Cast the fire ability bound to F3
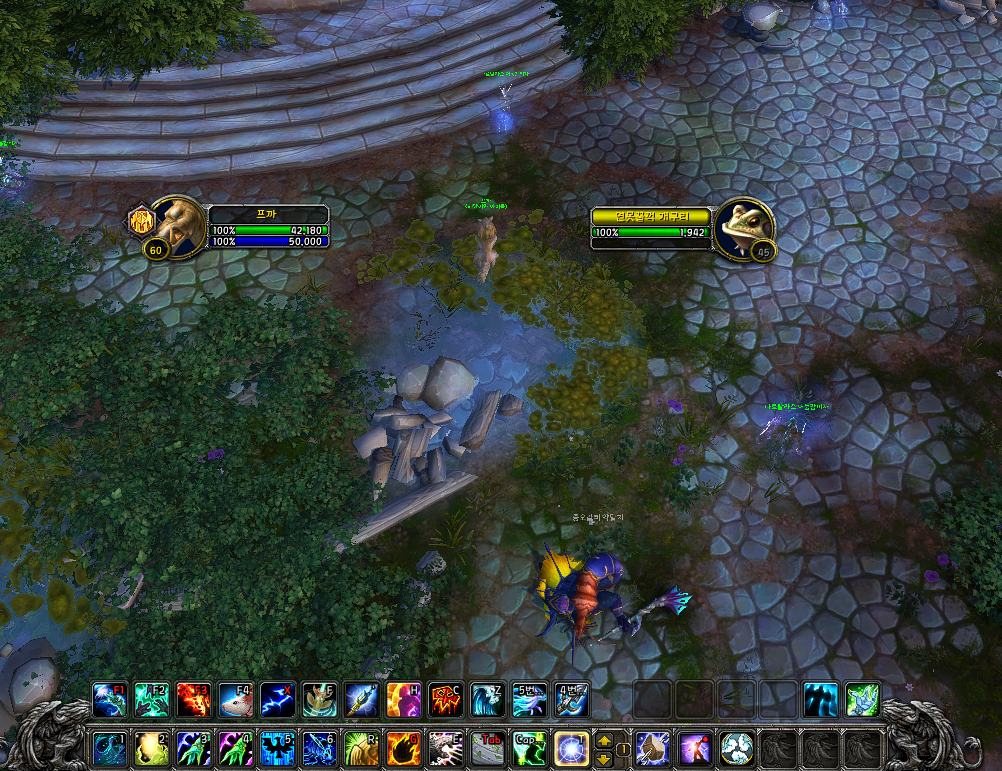 click(x=193, y=699)
